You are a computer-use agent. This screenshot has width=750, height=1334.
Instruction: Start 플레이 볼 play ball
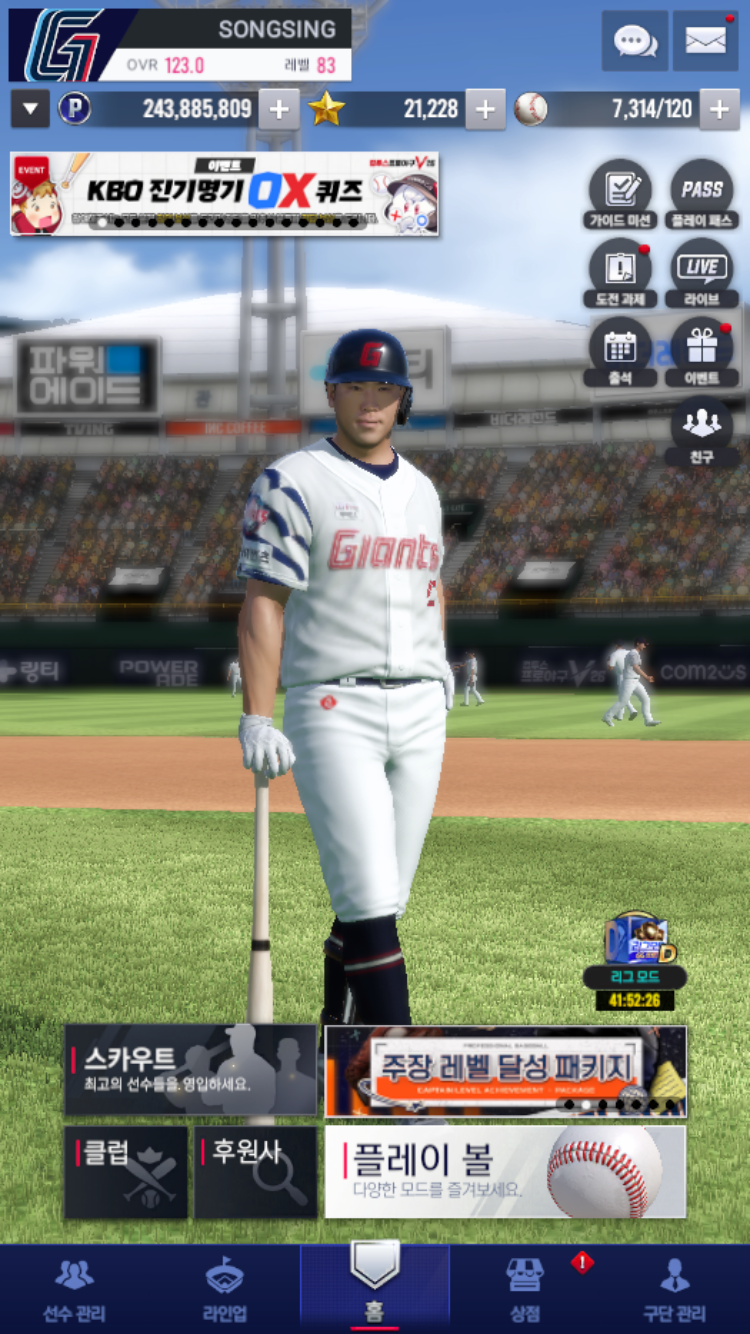(505, 1172)
